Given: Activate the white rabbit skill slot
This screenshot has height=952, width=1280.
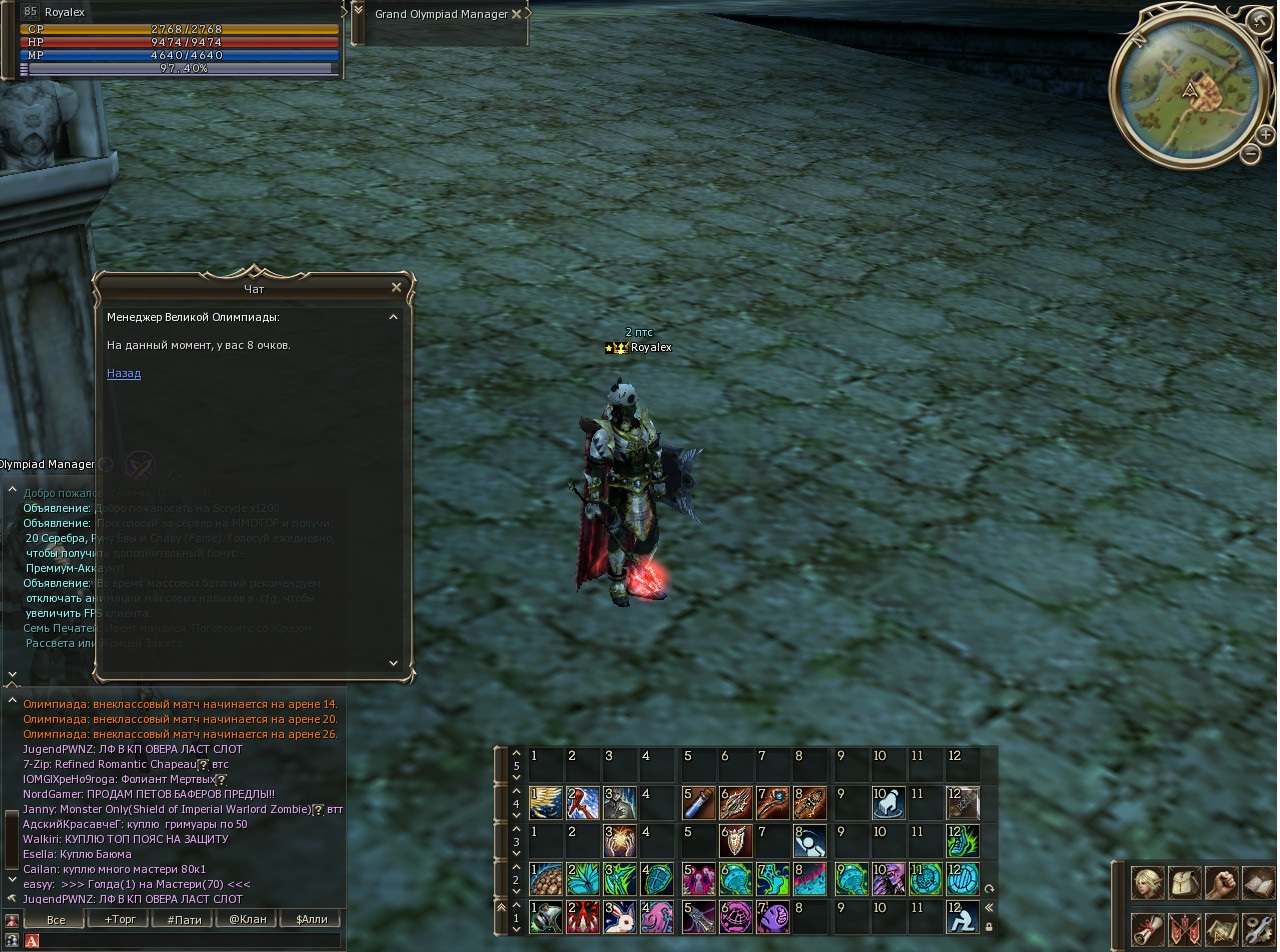Looking at the screenshot, I should [x=620, y=917].
